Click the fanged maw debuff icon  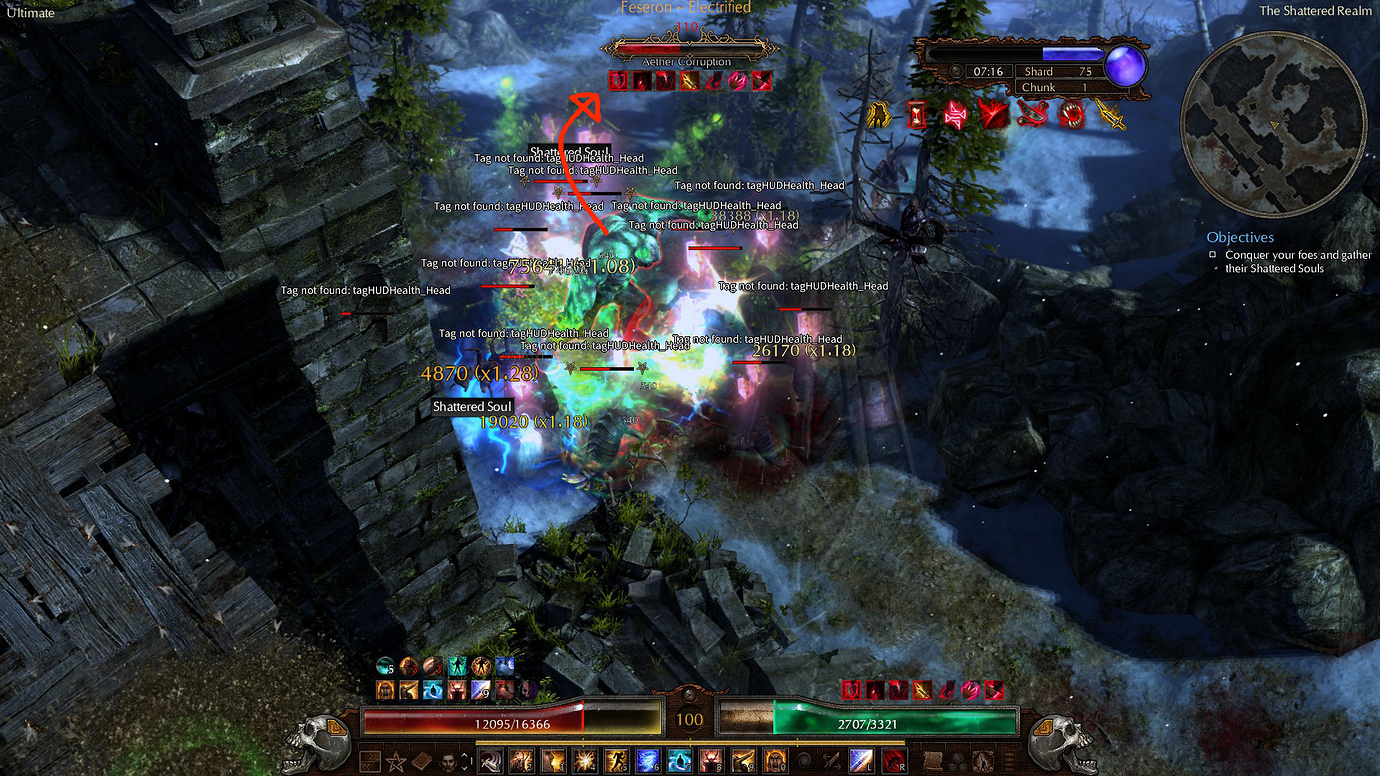pyautogui.click(x=1072, y=113)
